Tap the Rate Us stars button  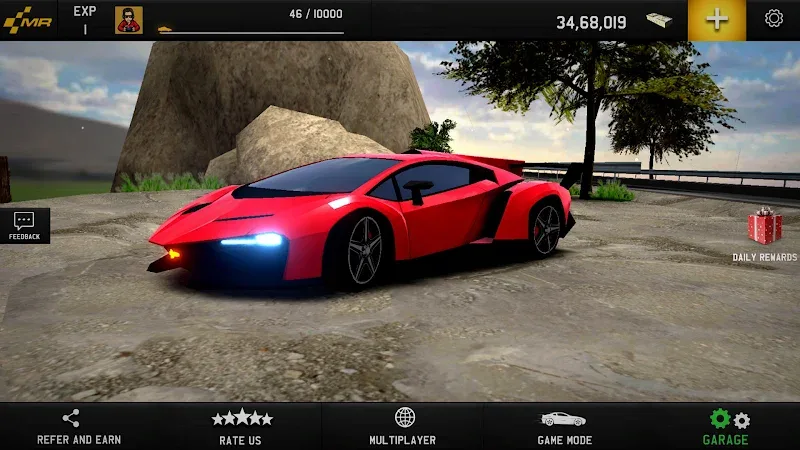[x=241, y=427]
